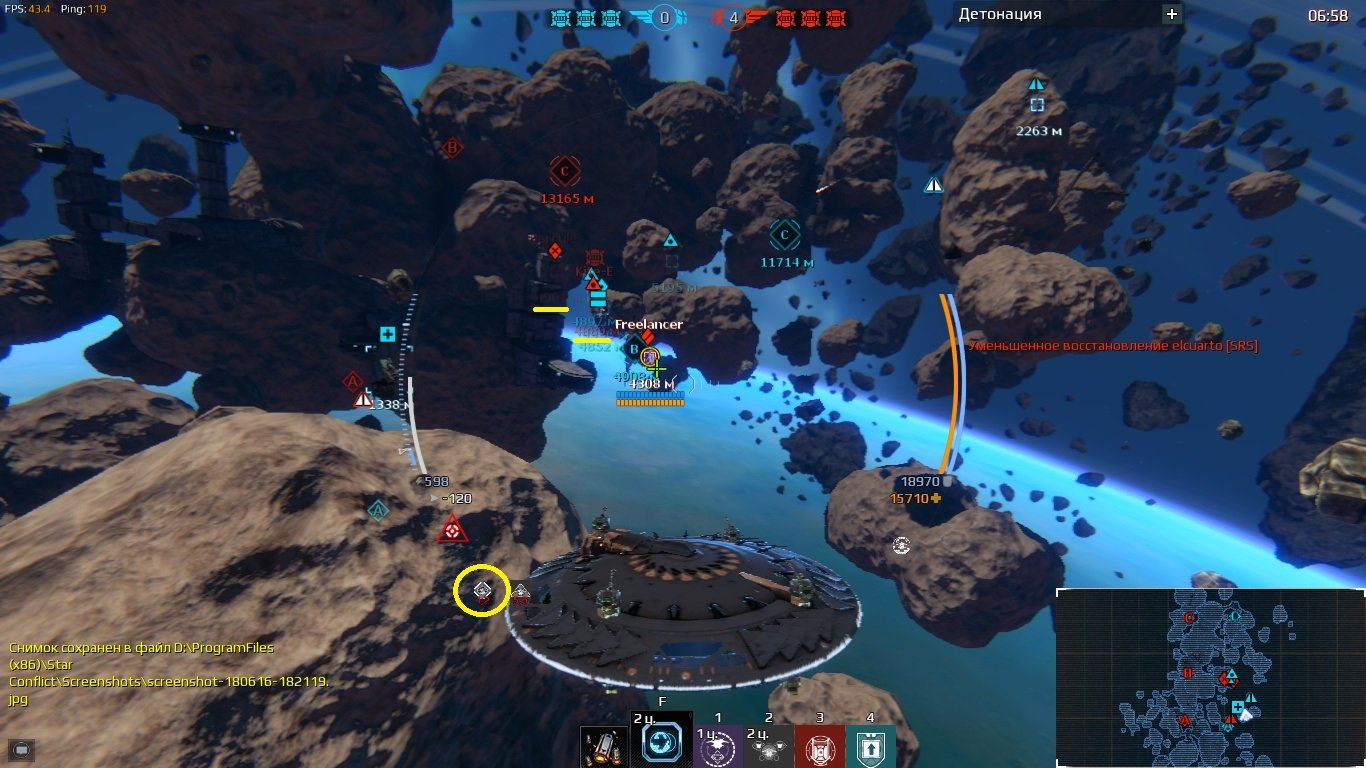Select the red beacon A marker on minimap
The width and height of the screenshot is (1366, 768).
click(1185, 720)
